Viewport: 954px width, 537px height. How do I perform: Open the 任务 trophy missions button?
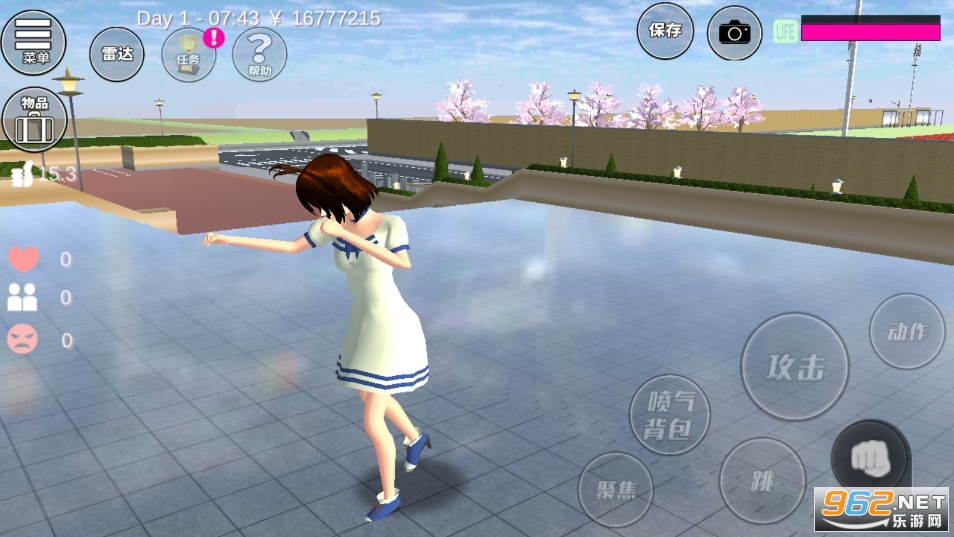pyautogui.click(x=188, y=54)
